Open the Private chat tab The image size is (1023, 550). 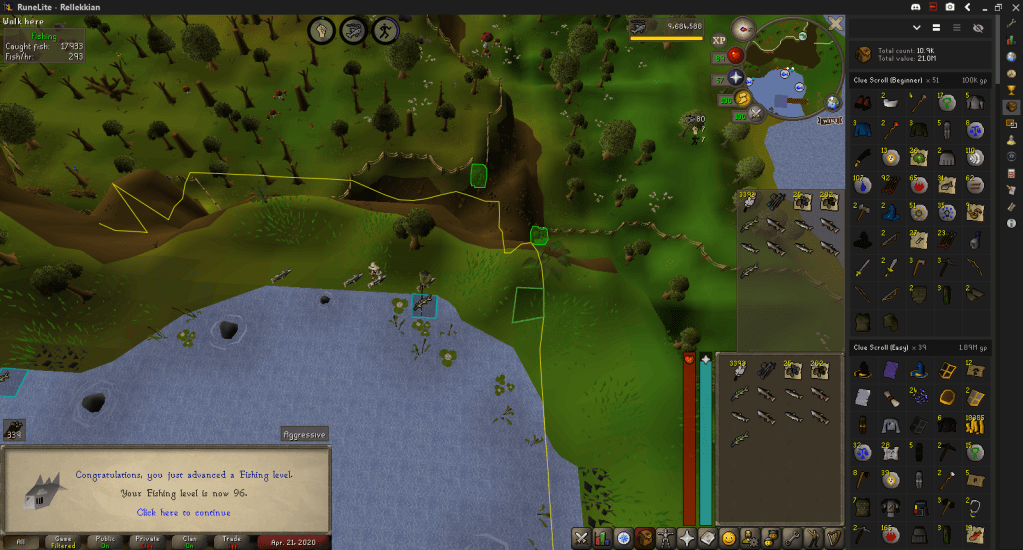(146, 541)
